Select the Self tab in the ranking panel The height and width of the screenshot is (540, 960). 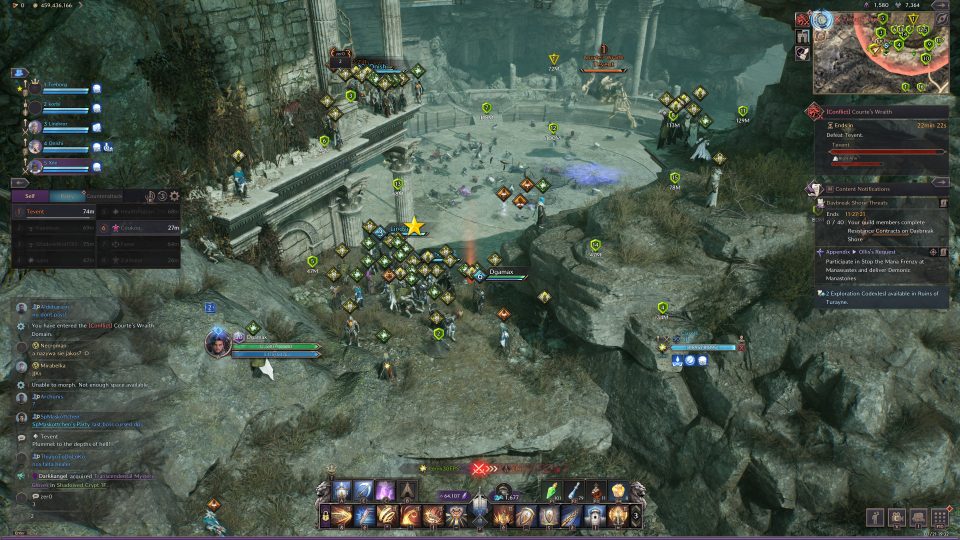coord(30,196)
